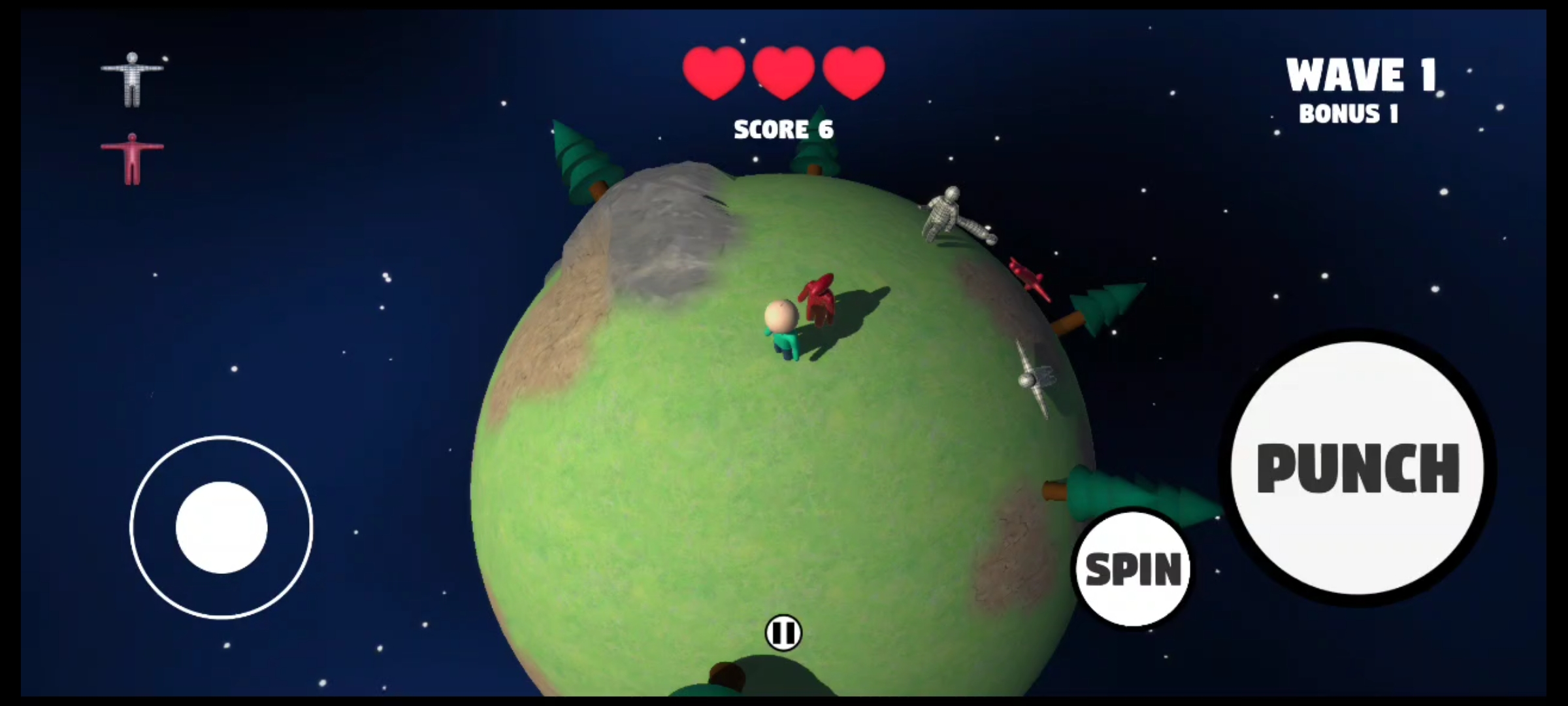Viewport: 1568px width, 706px height.
Task: Tap the virtual joystick knob
Action: click(220, 527)
